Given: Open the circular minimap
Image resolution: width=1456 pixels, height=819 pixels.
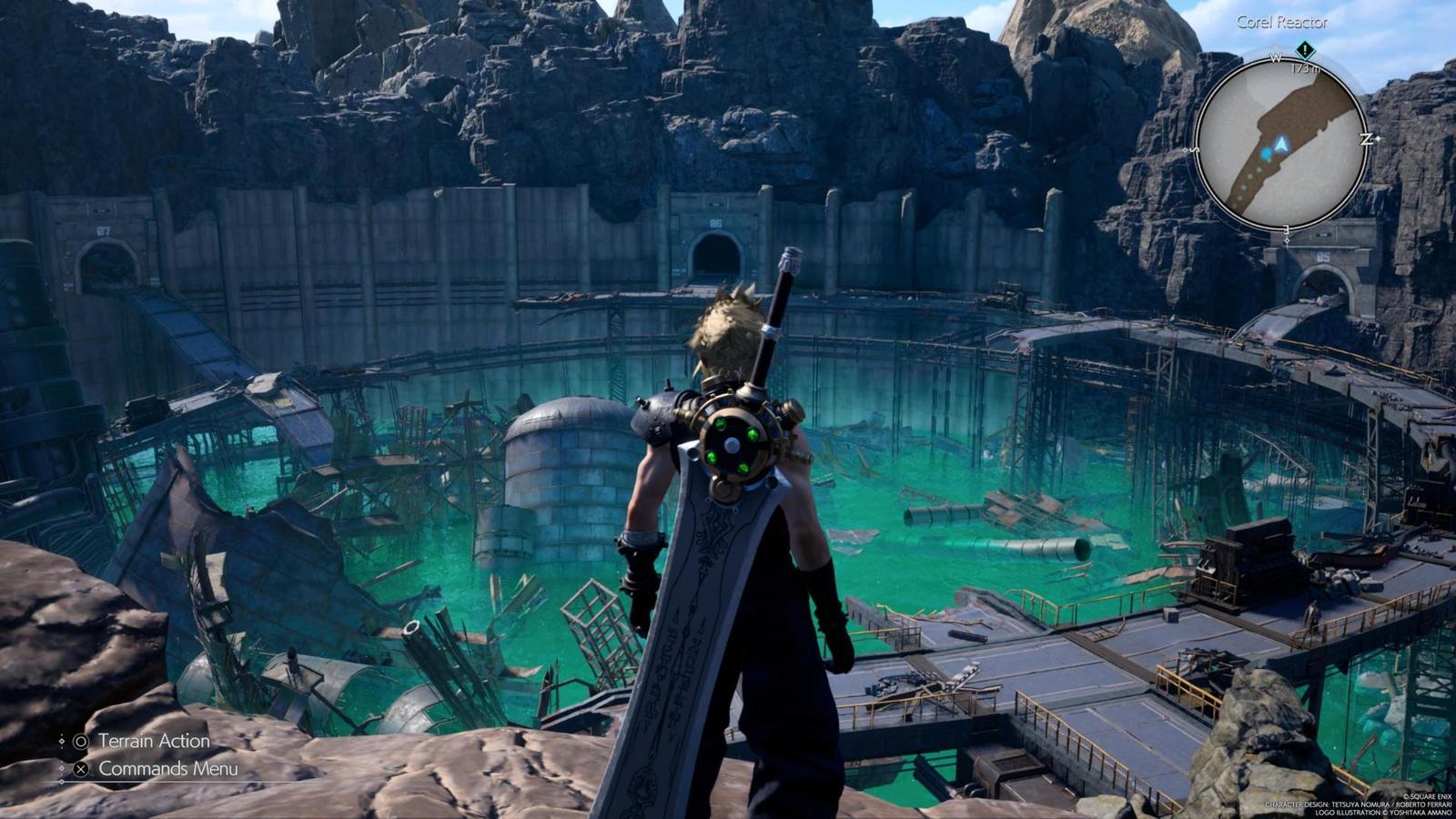Looking at the screenshot, I should click(x=1281, y=146).
